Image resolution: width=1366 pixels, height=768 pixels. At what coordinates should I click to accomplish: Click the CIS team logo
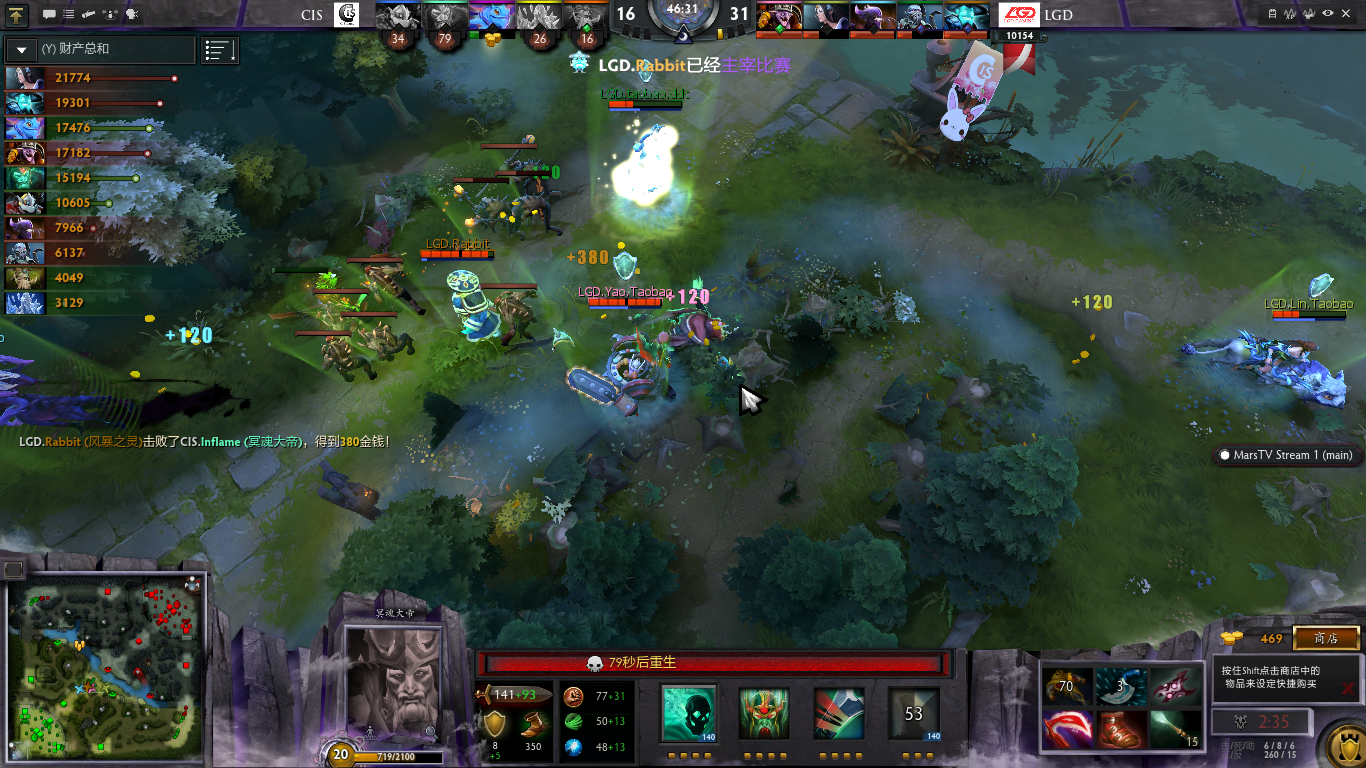(348, 15)
